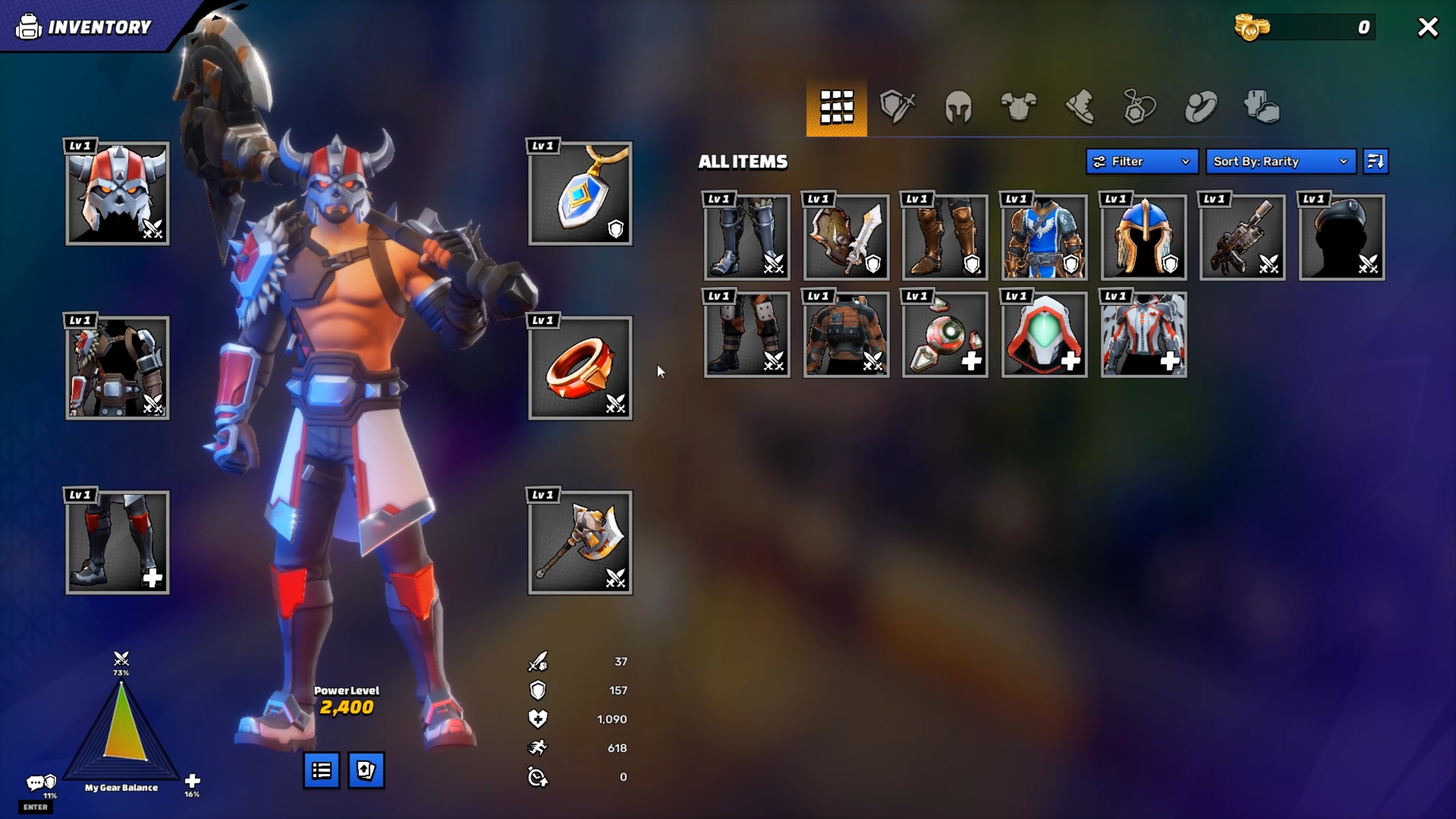1456x819 pixels.
Task: Open the Sort By: Rarity dropdown
Action: tap(1280, 162)
